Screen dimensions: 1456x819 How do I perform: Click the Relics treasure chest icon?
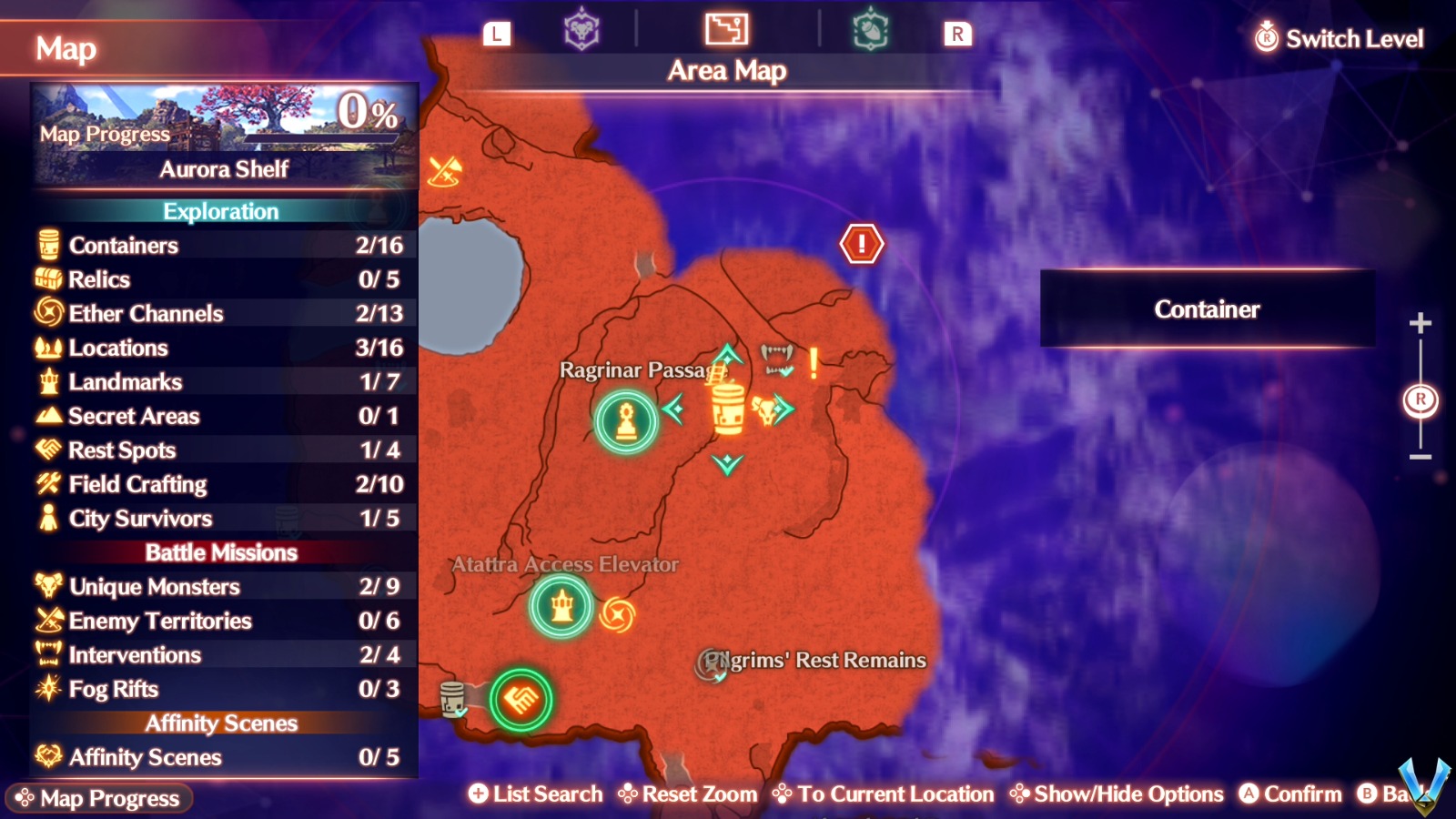pyautogui.click(x=46, y=279)
